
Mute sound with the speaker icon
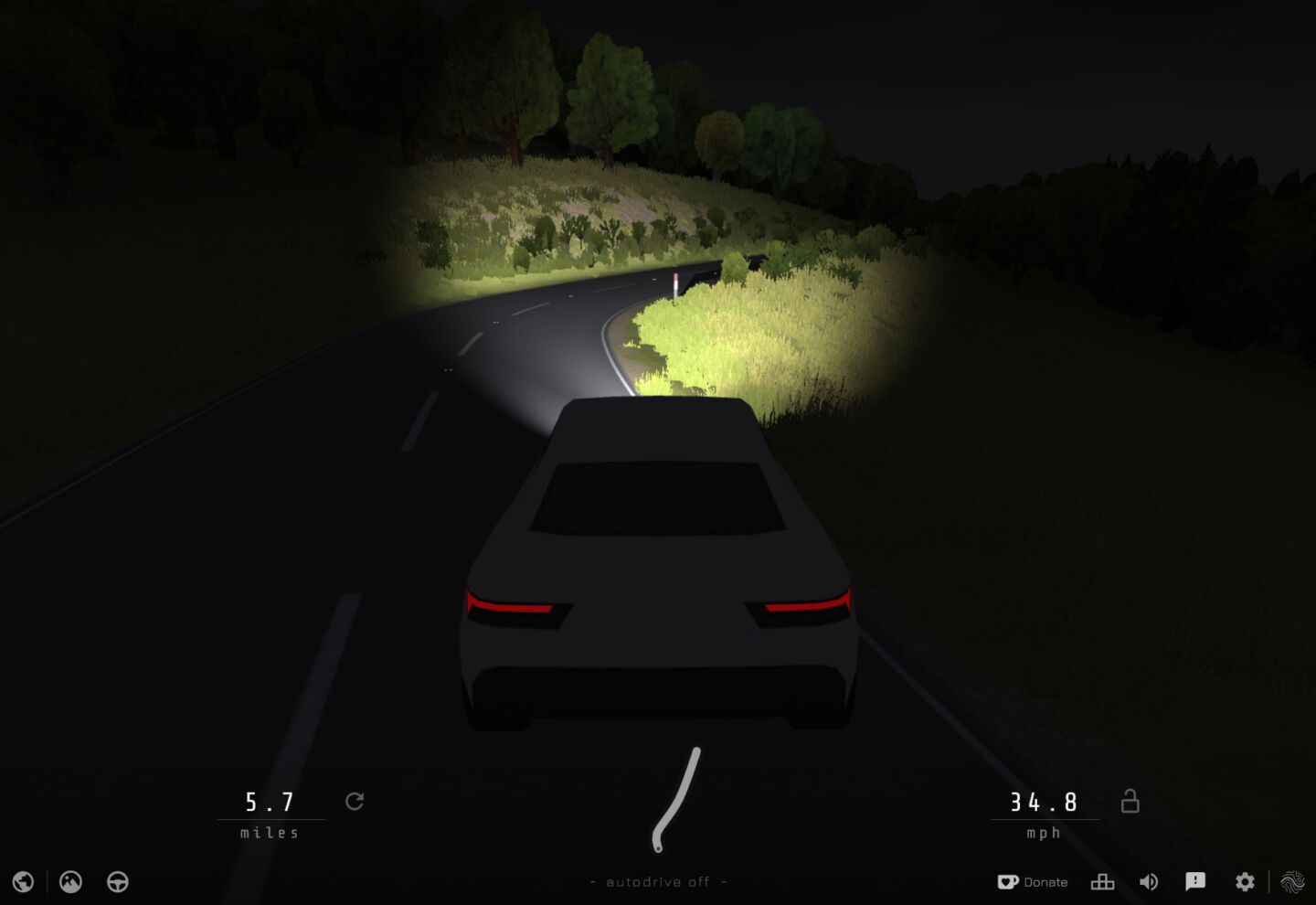(x=1149, y=881)
